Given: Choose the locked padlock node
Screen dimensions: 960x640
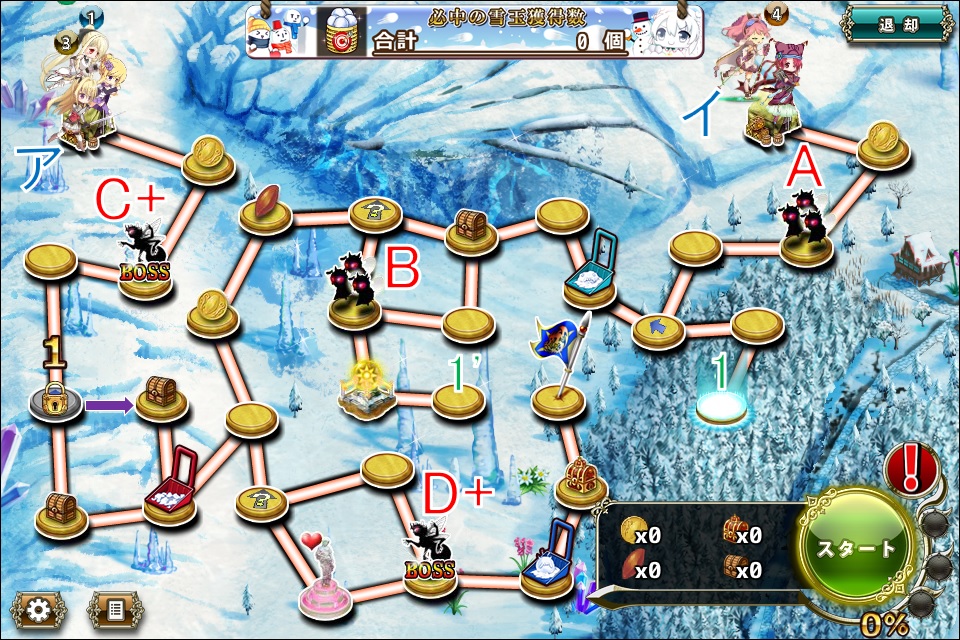Looking at the screenshot, I should point(54,398).
